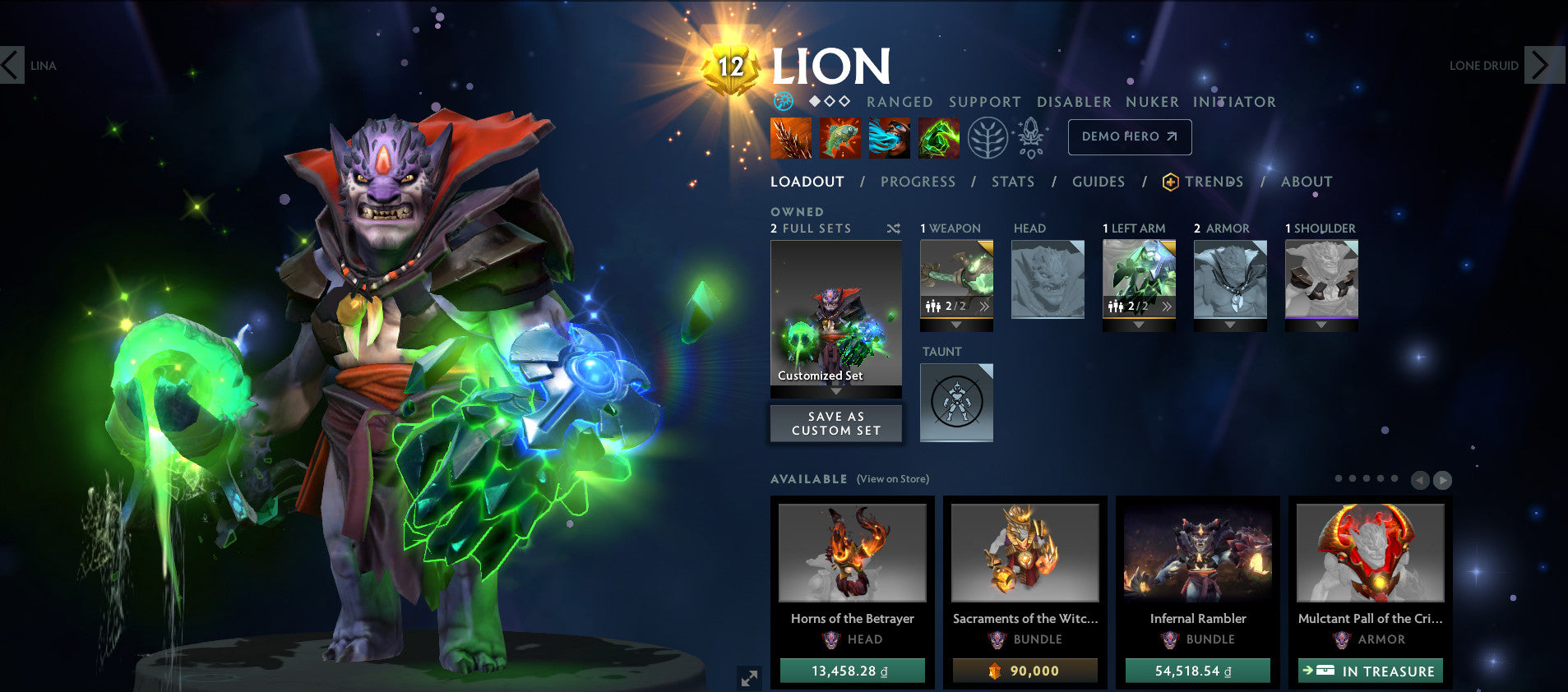Image resolution: width=1568 pixels, height=692 pixels.
Task: Click the hero facet icon beside the gems
Action: click(x=783, y=102)
